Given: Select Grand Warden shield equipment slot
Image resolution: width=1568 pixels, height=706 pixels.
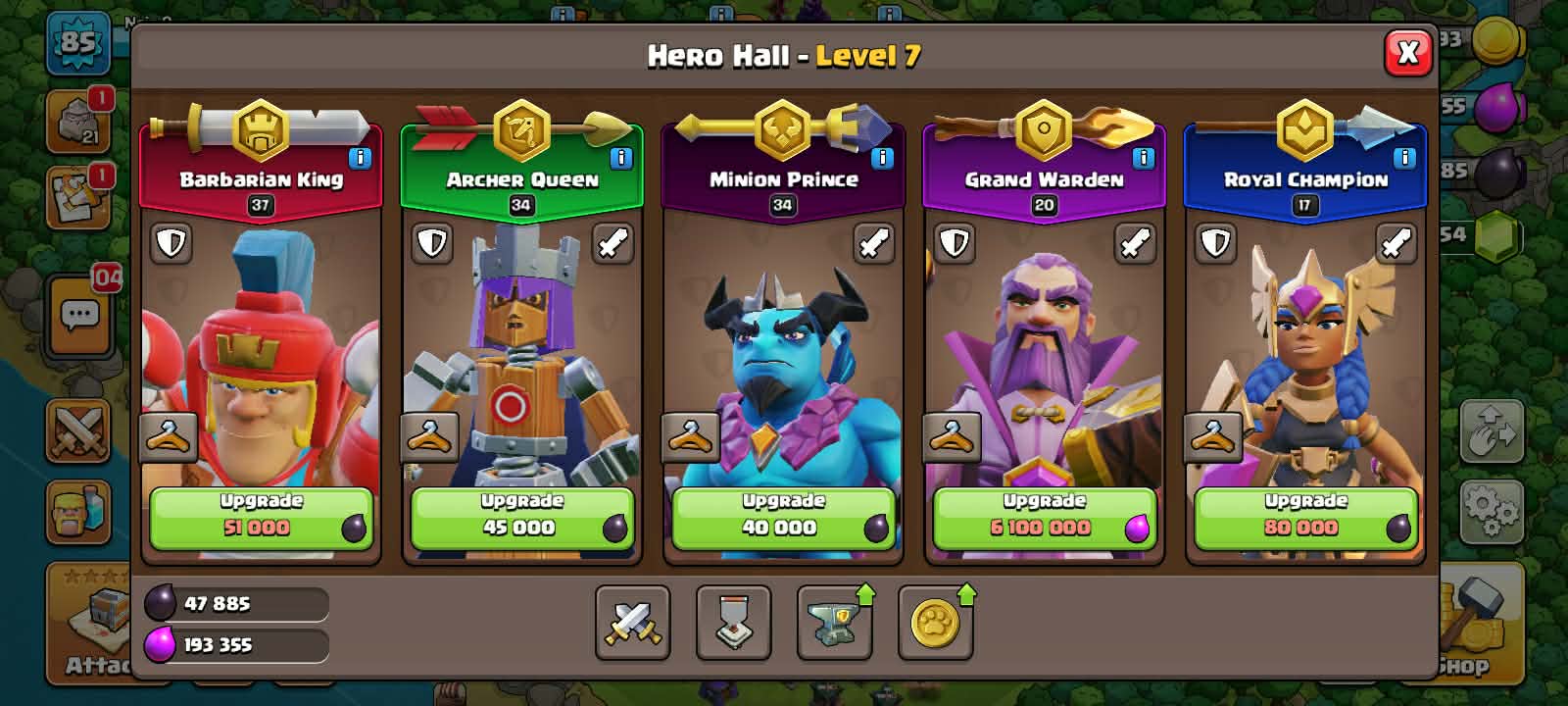Looking at the screenshot, I should [x=955, y=243].
